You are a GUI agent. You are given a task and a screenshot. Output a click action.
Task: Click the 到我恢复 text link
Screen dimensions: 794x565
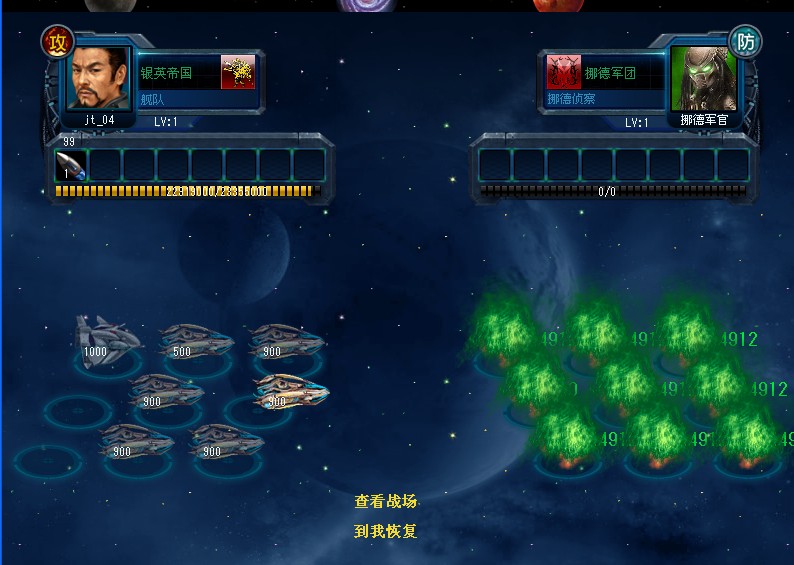[385, 532]
